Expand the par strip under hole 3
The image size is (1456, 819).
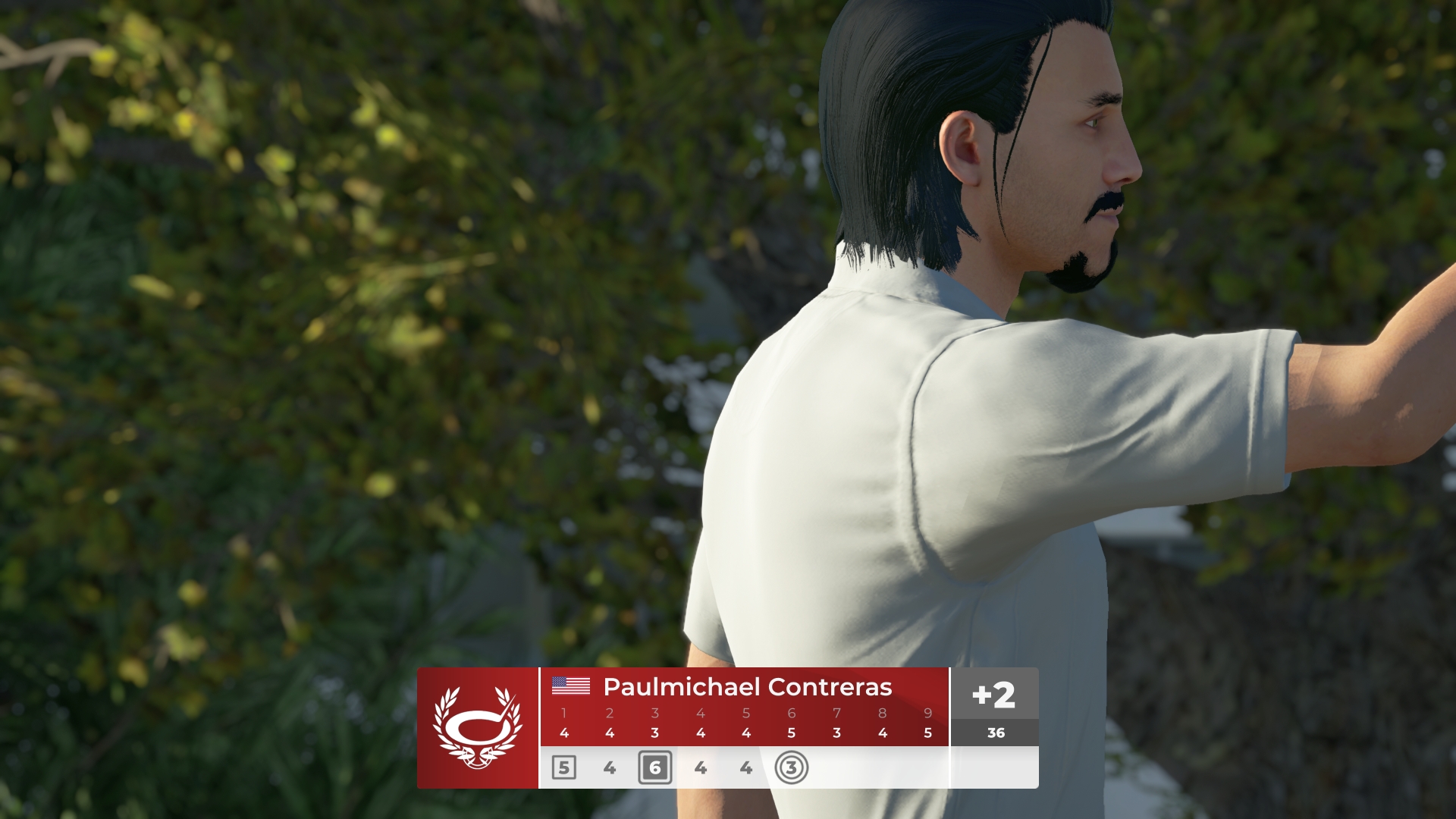pos(655,733)
